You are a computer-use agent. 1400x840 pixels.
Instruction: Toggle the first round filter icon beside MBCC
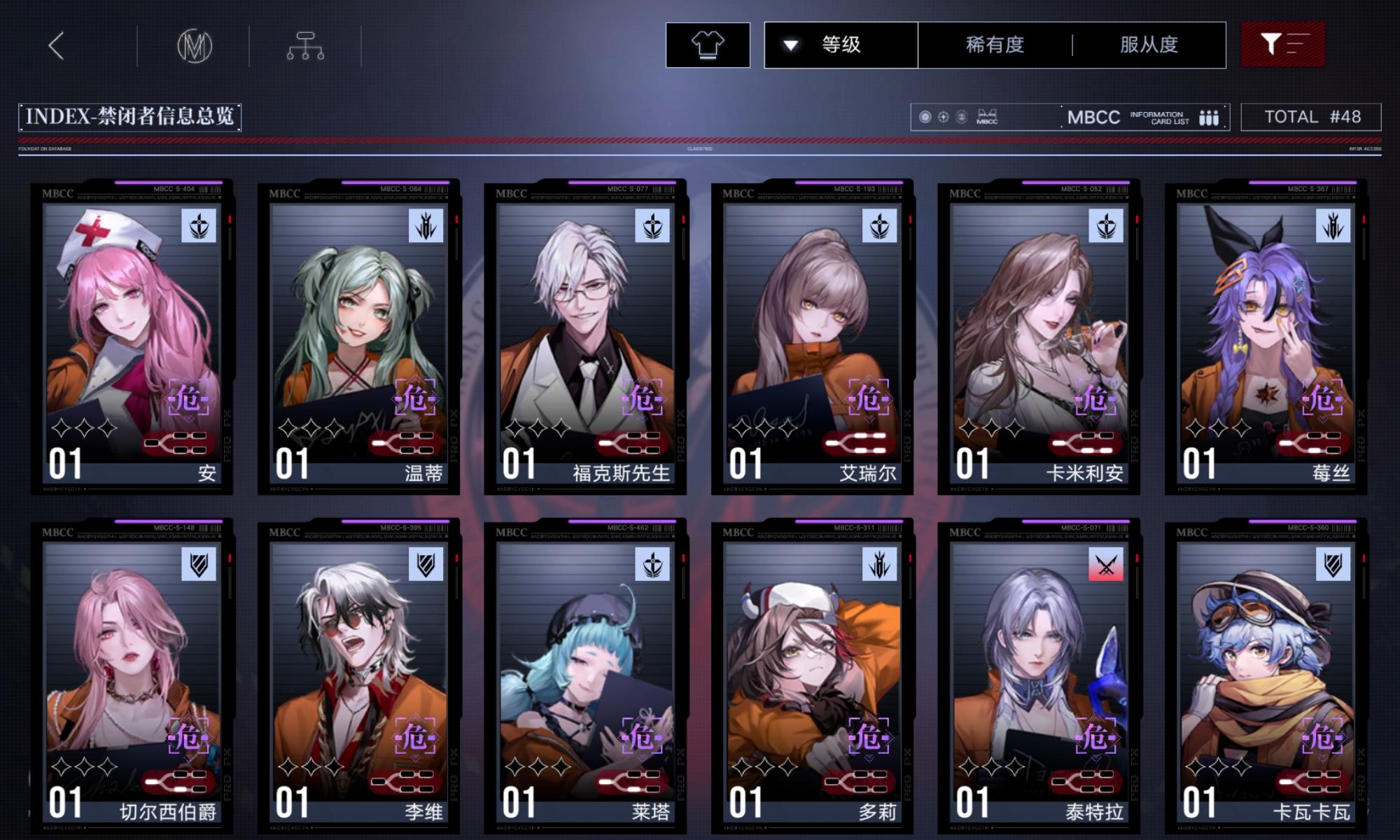(924, 115)
